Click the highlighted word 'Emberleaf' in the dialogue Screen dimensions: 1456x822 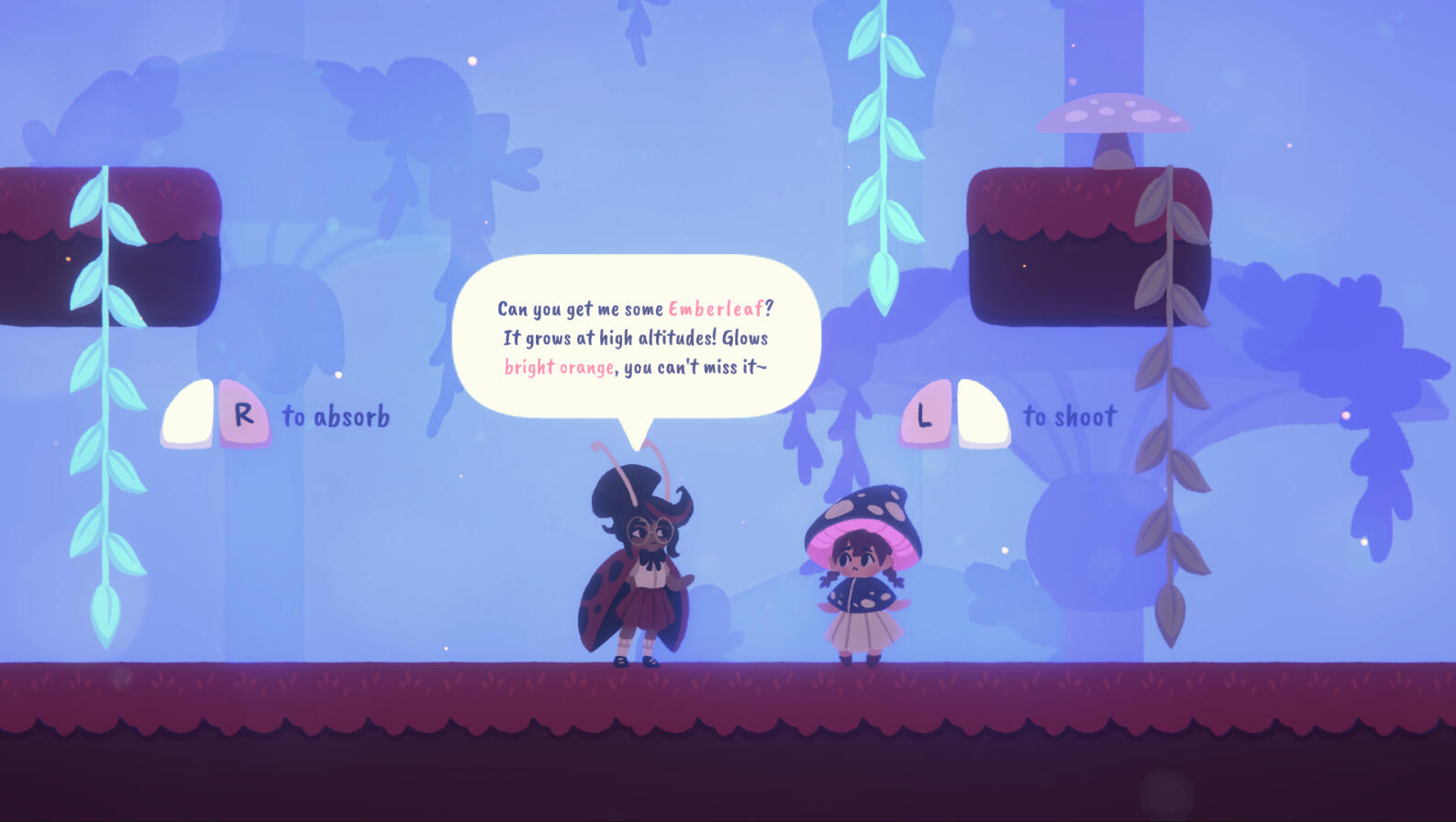pos(719,309)
